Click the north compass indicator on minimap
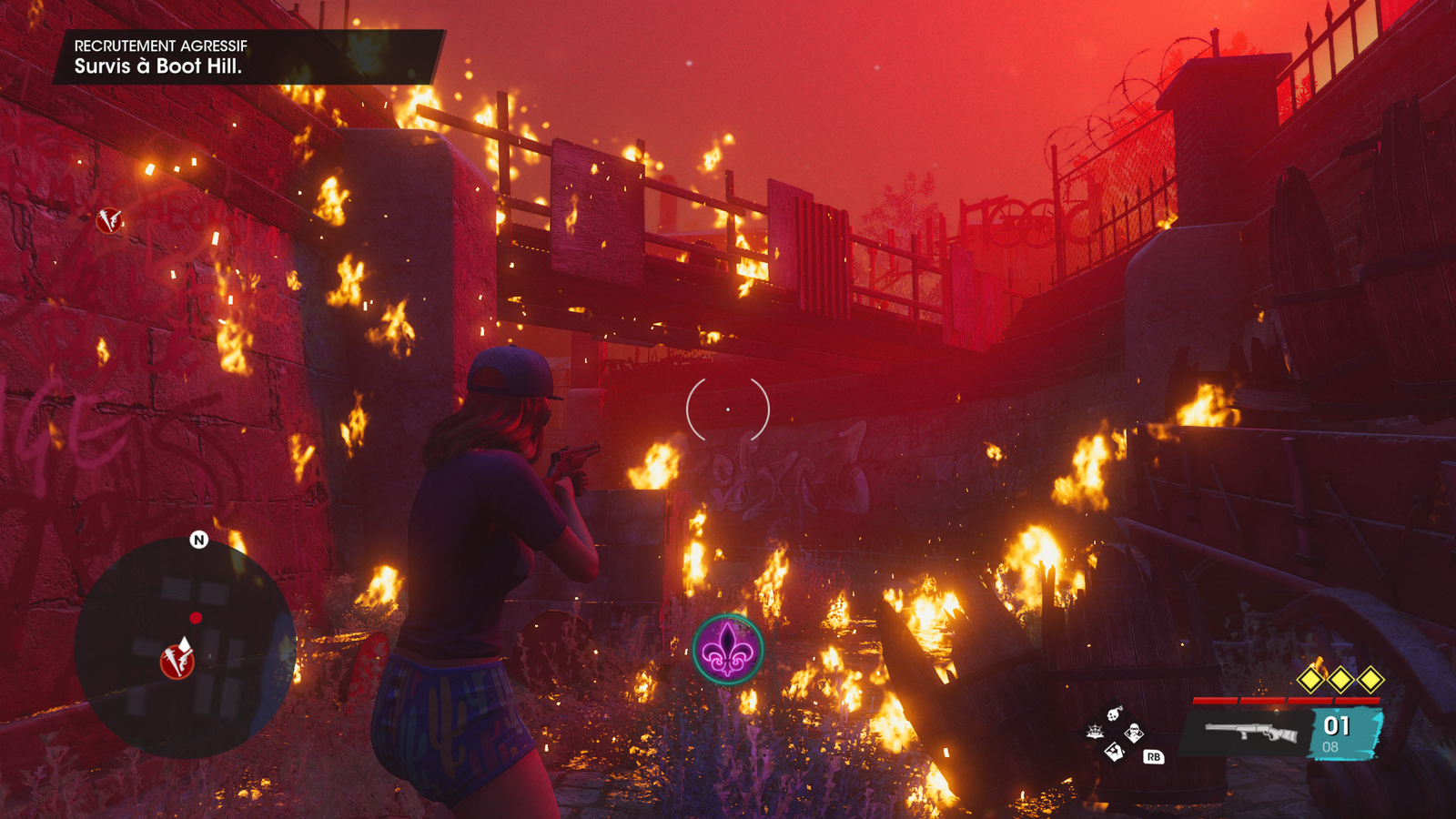This screenshot has width=1456, height=819. point(198,540)
